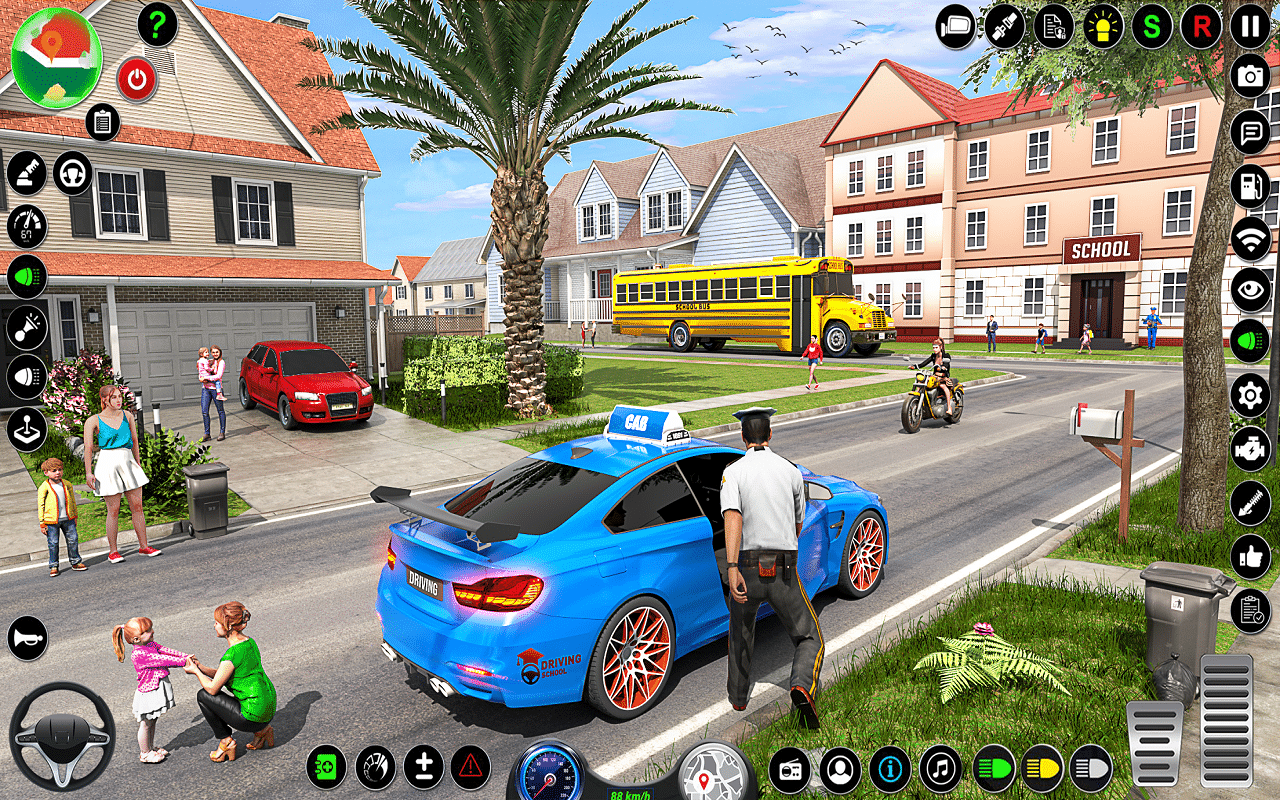Tap the red power button
This screenshot has width=1280, height=800.
coord(137,79)
